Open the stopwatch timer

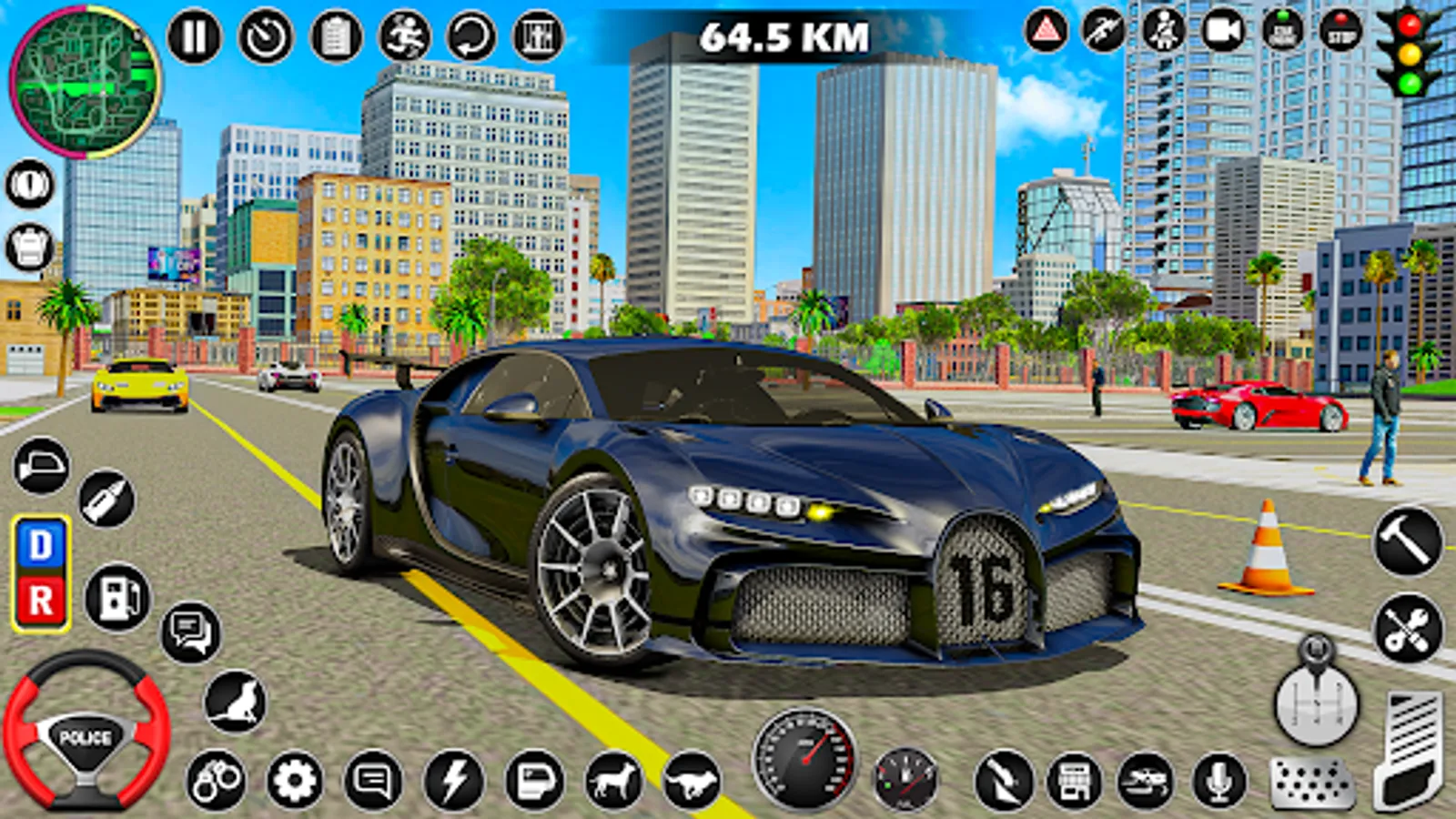pyautogui.click(x=264, y=36)
